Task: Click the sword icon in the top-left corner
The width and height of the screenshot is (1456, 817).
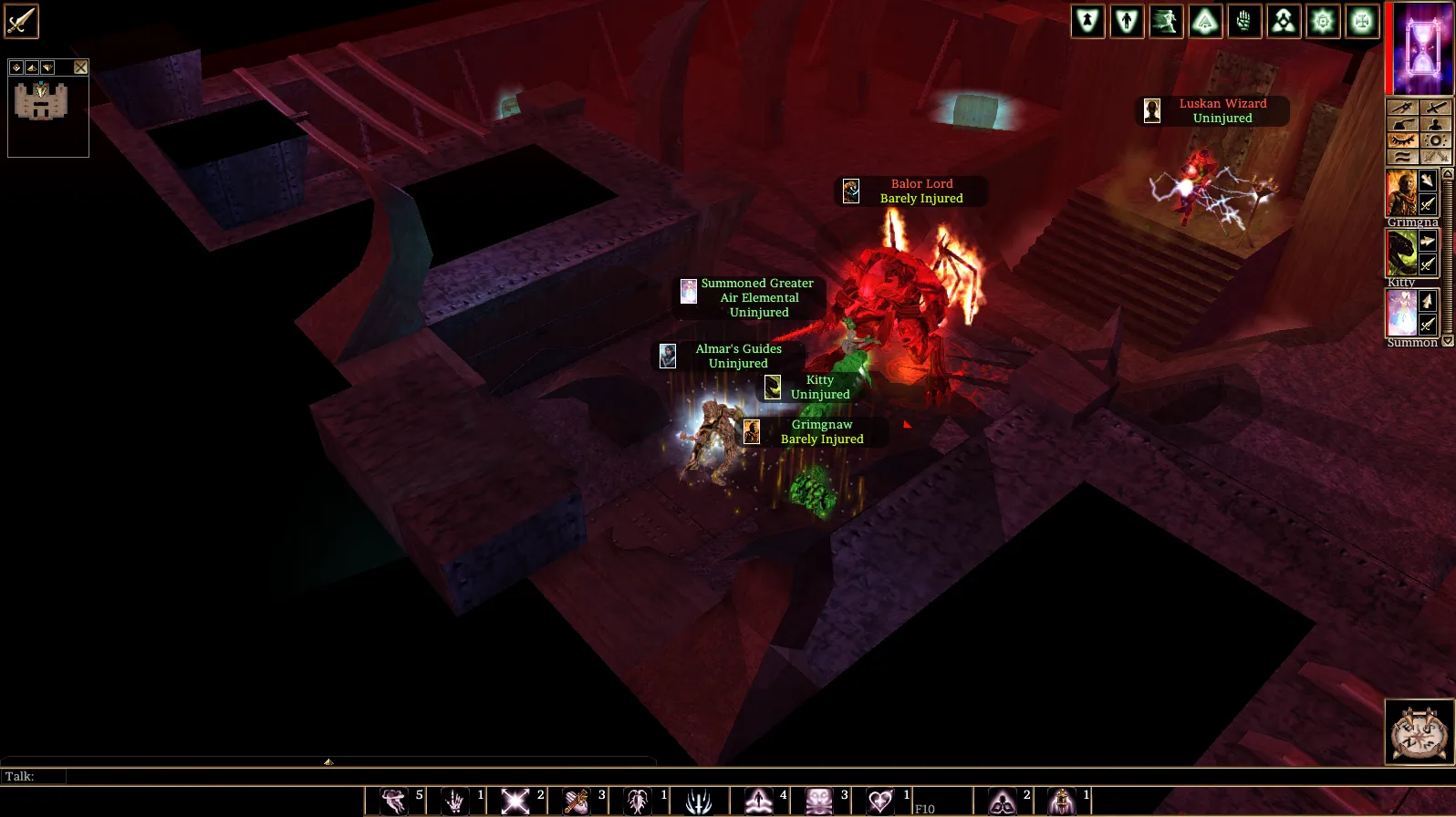Action: point(21,22)
